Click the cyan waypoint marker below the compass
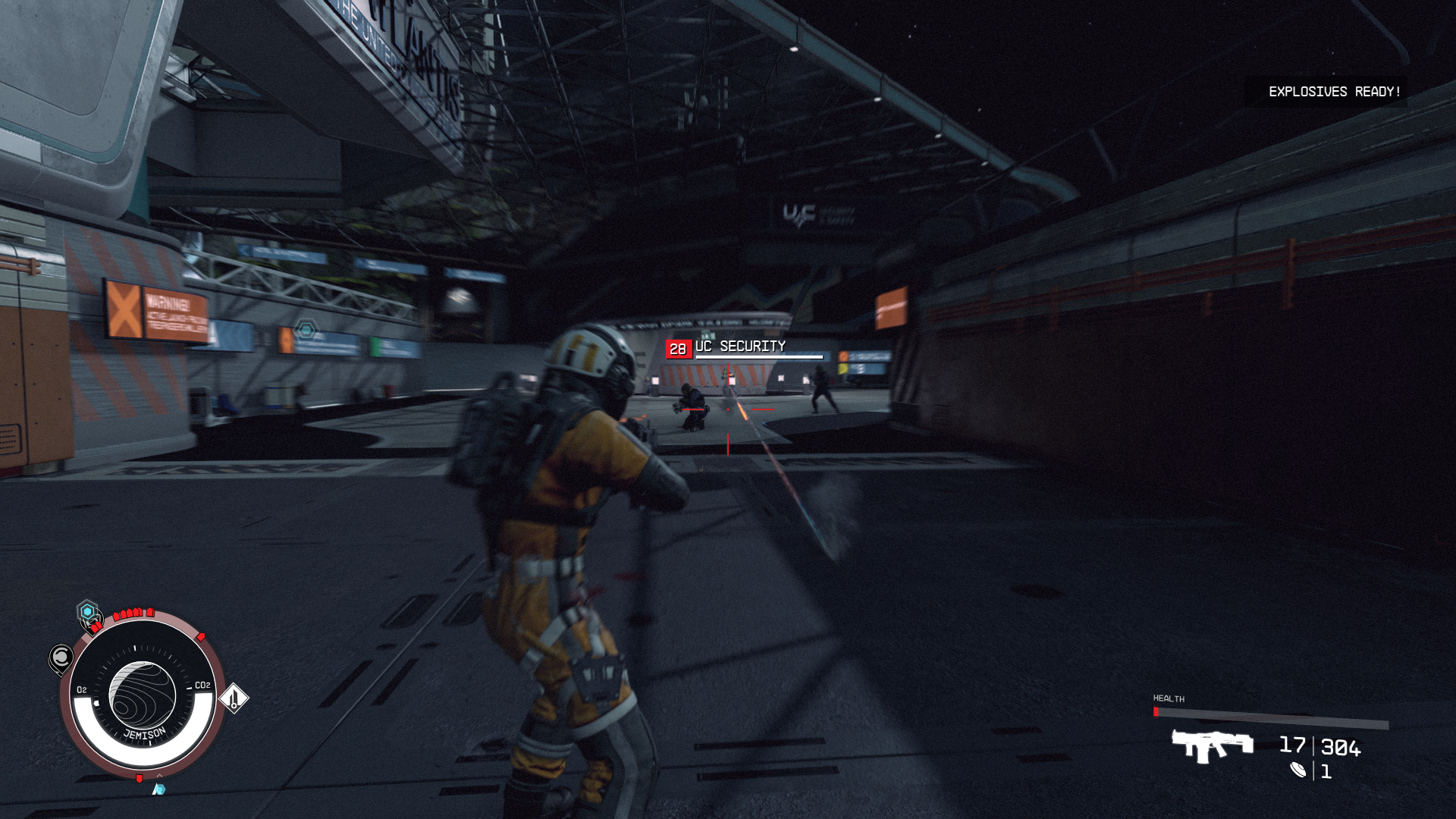 (159, 789)
